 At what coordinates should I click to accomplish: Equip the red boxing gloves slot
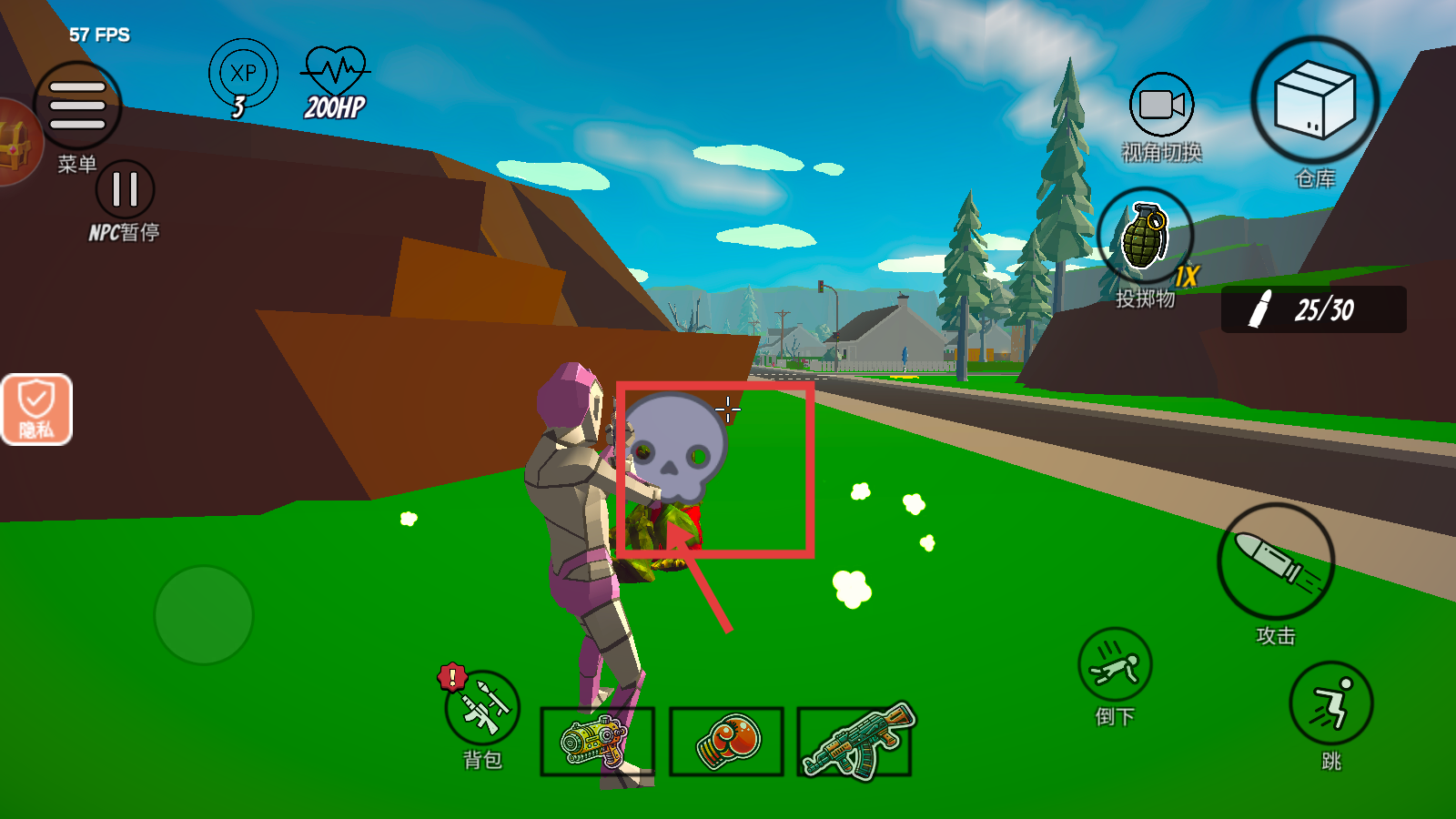[726, 741]
